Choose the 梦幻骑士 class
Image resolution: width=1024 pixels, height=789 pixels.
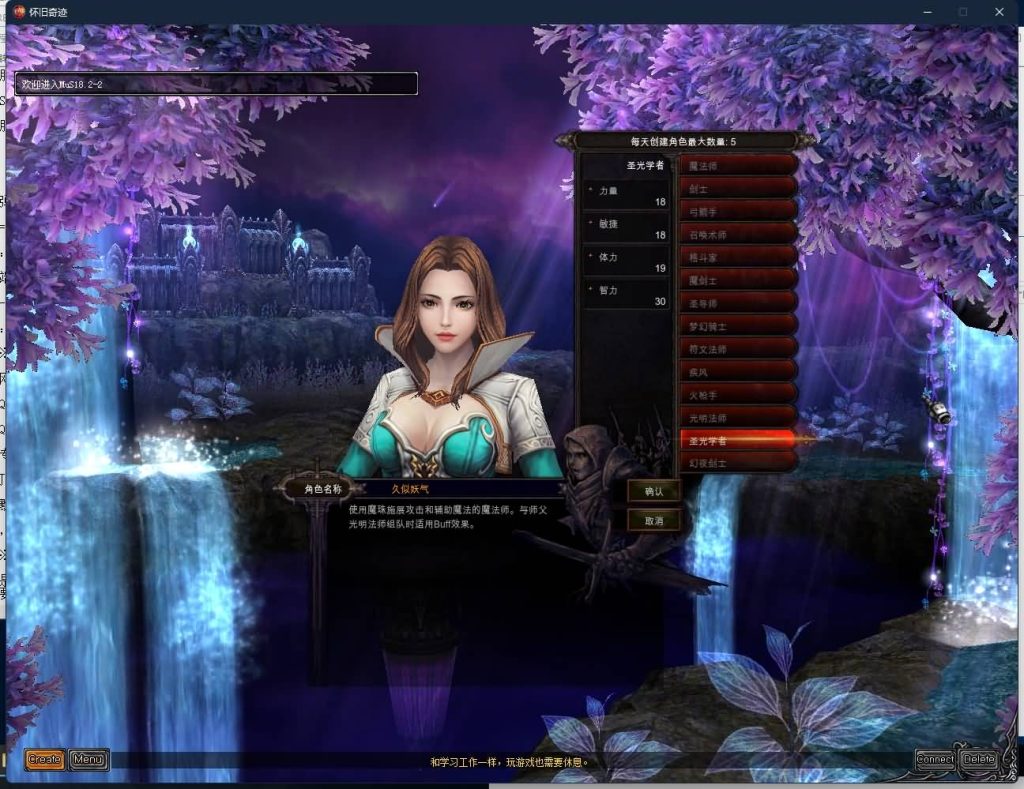point(738,326)
